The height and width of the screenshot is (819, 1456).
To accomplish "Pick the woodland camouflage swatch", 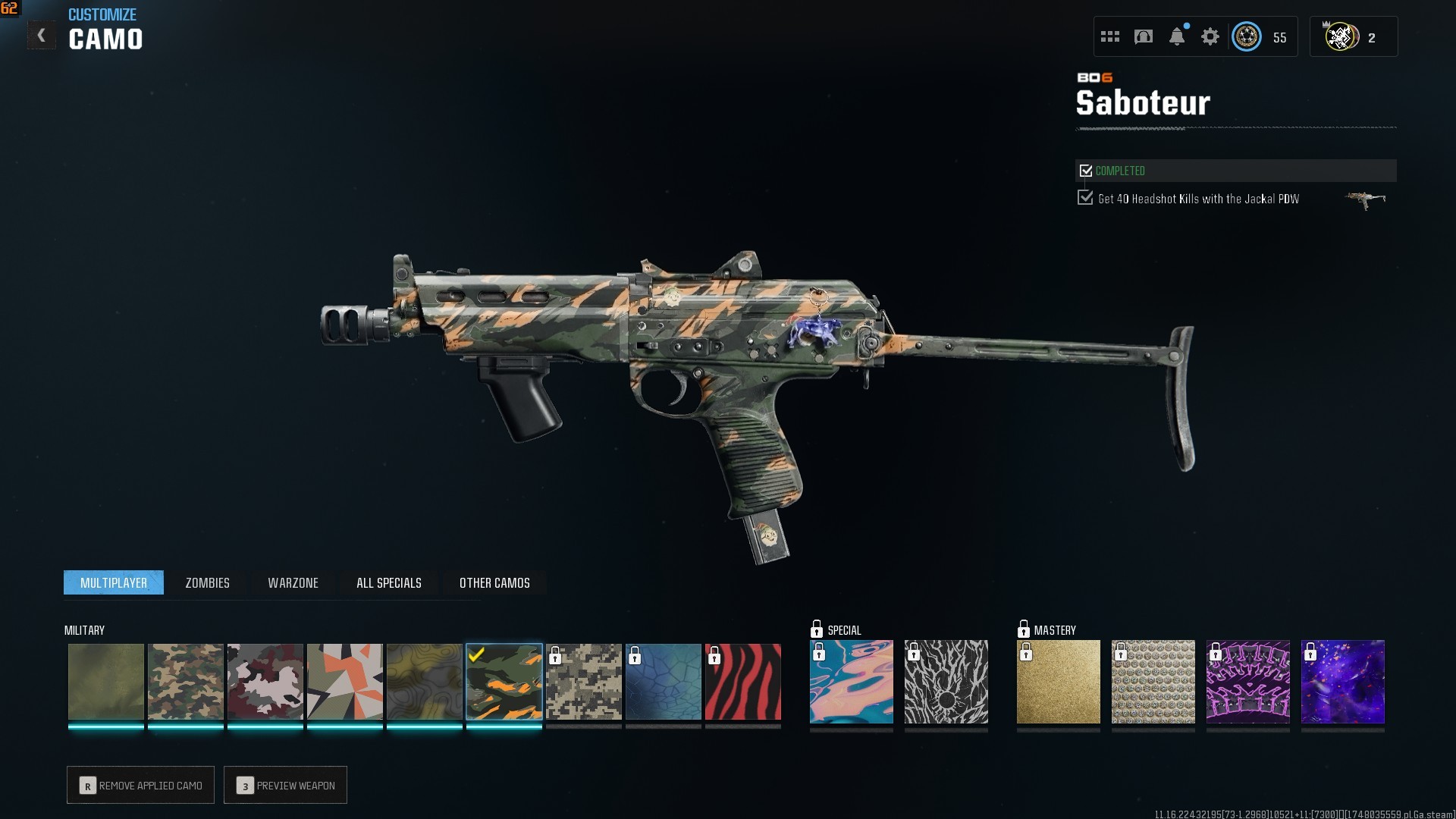I will click(186, 682).
